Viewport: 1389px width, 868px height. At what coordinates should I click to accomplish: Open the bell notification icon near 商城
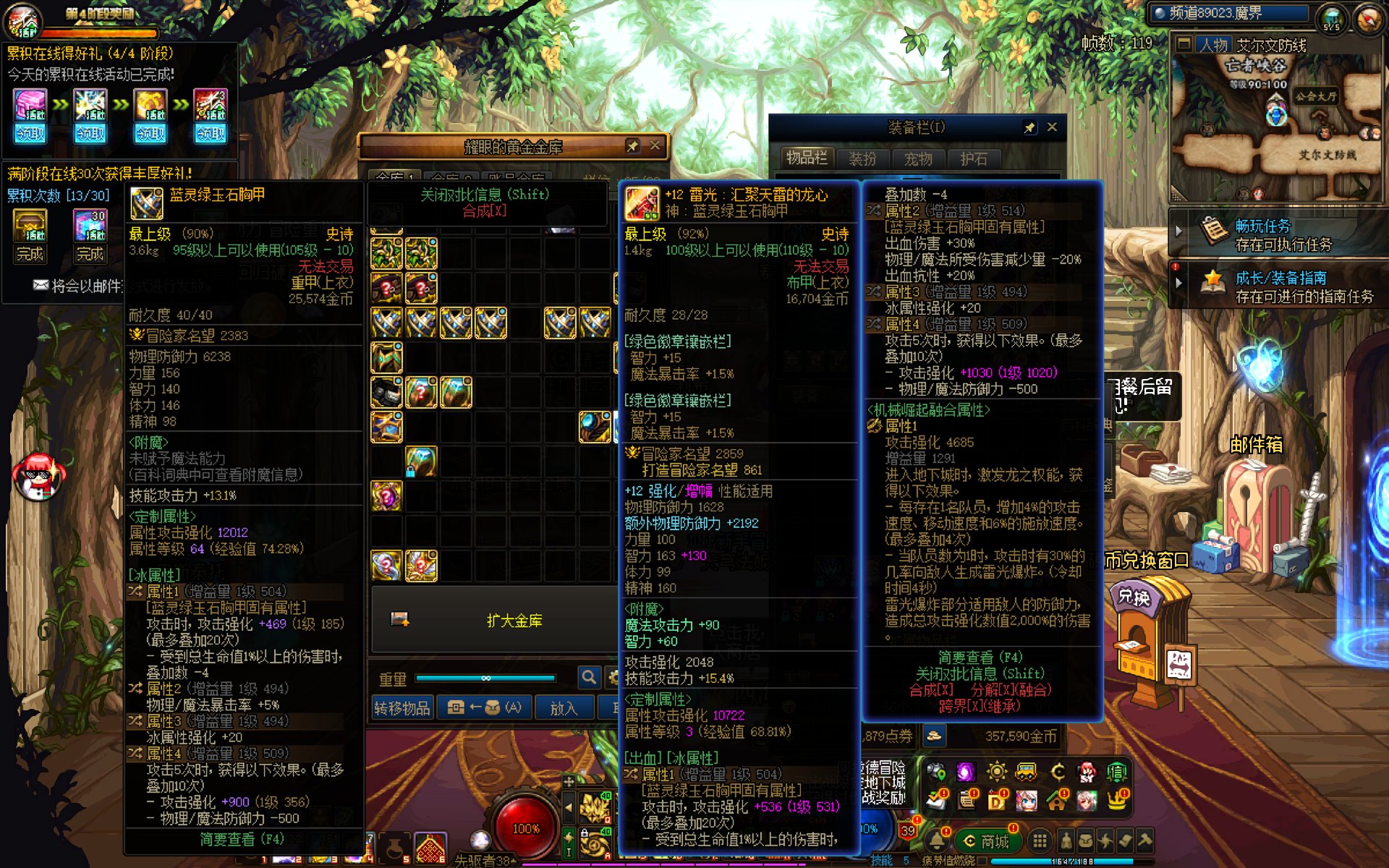coord(937,841)
